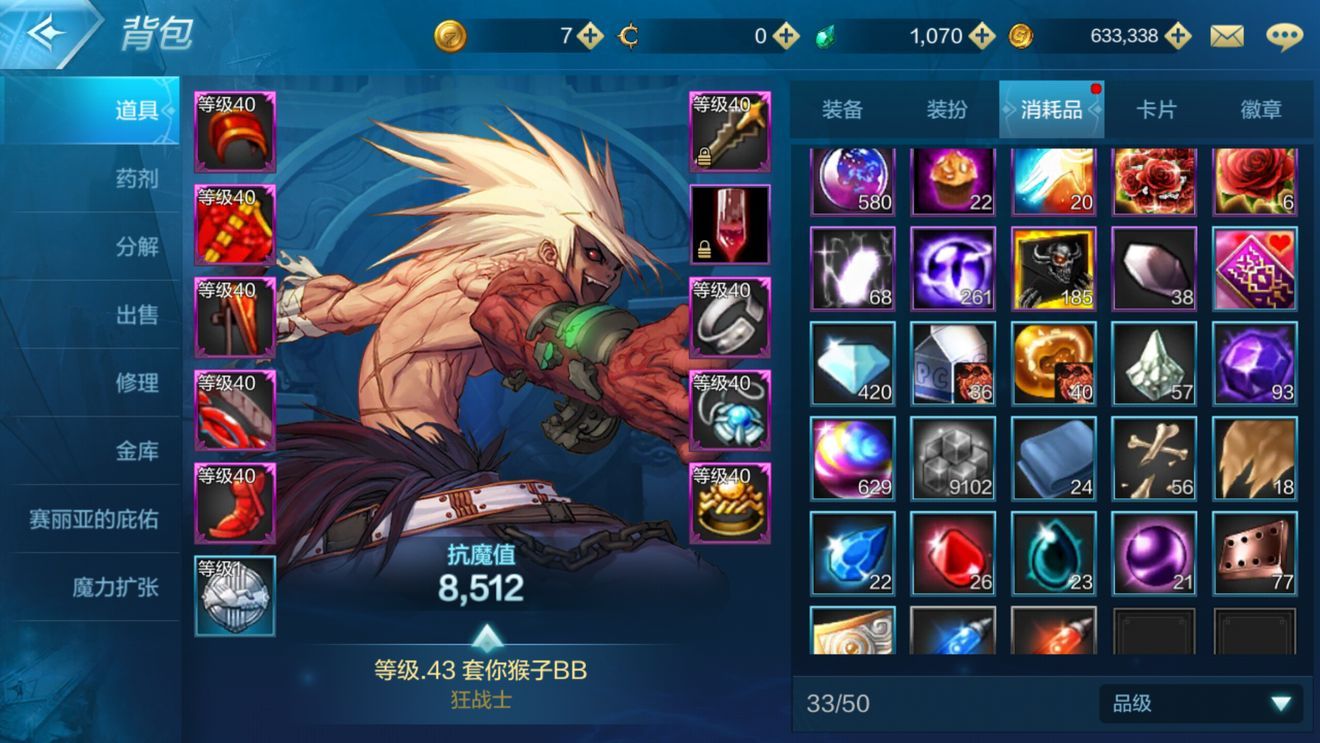
Task: Open the 修理 (repair) option
Action: [137, 383]
